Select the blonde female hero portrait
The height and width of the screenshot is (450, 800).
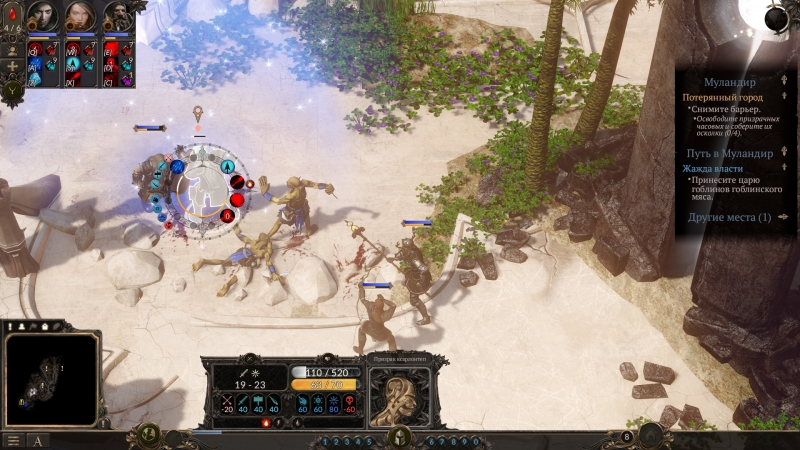(x=81, y=17)
